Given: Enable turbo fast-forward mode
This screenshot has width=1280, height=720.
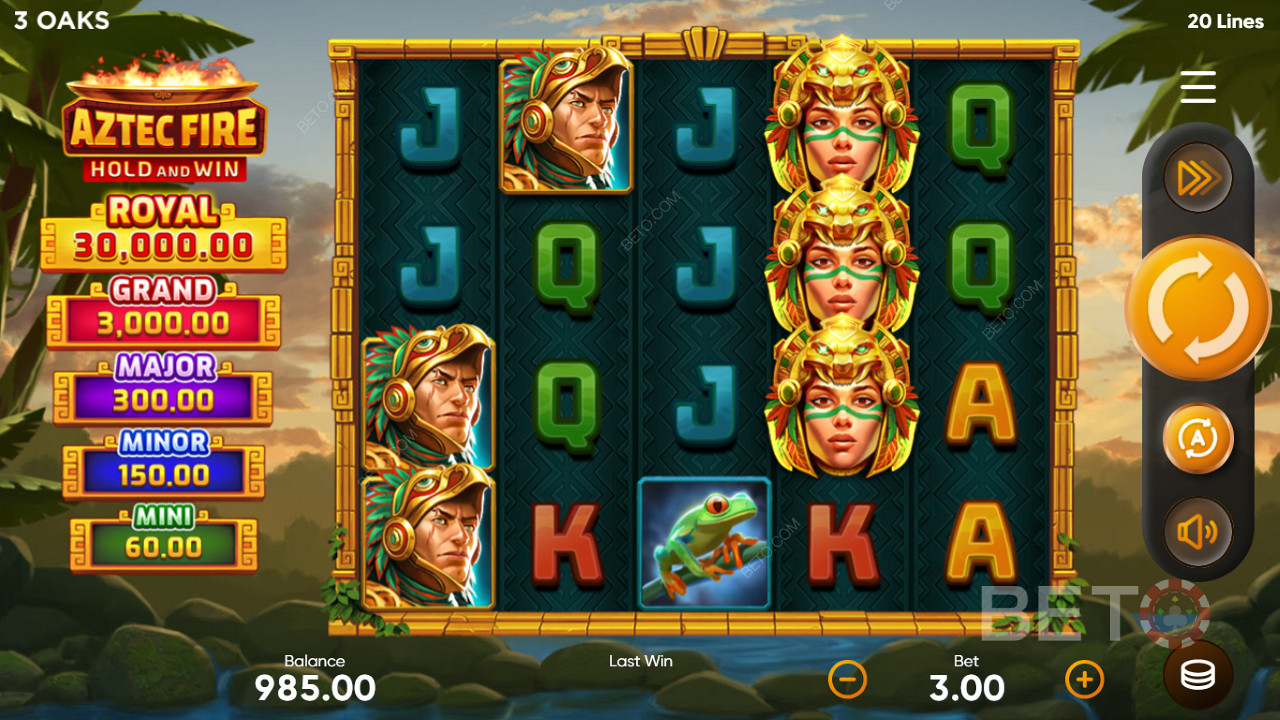Looking at the screenshot, I should (1198, 178).
